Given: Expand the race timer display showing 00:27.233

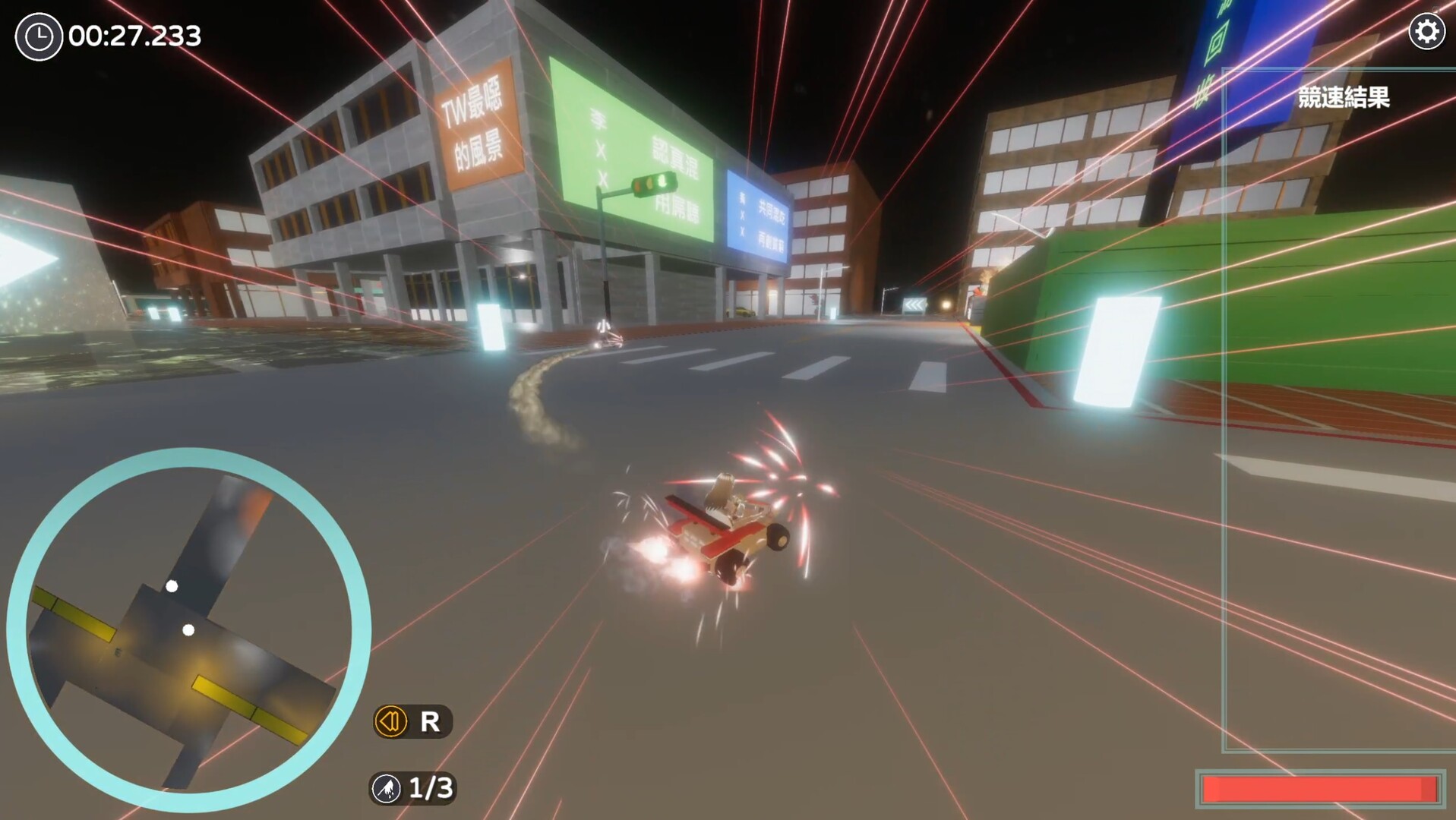Looking at the screenshot, I should click(x=133, y=33).
